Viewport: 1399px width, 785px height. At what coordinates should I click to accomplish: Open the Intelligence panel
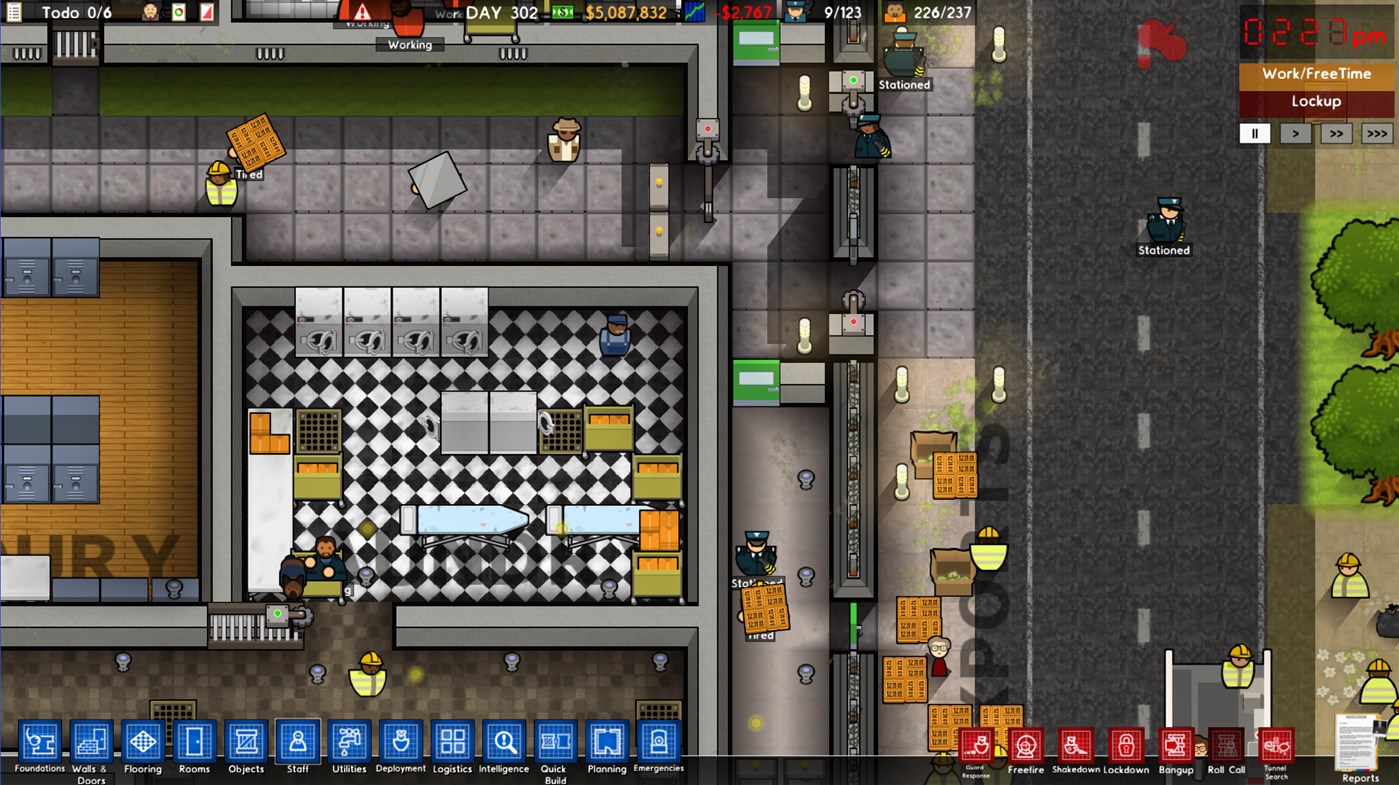click(504, 742)
